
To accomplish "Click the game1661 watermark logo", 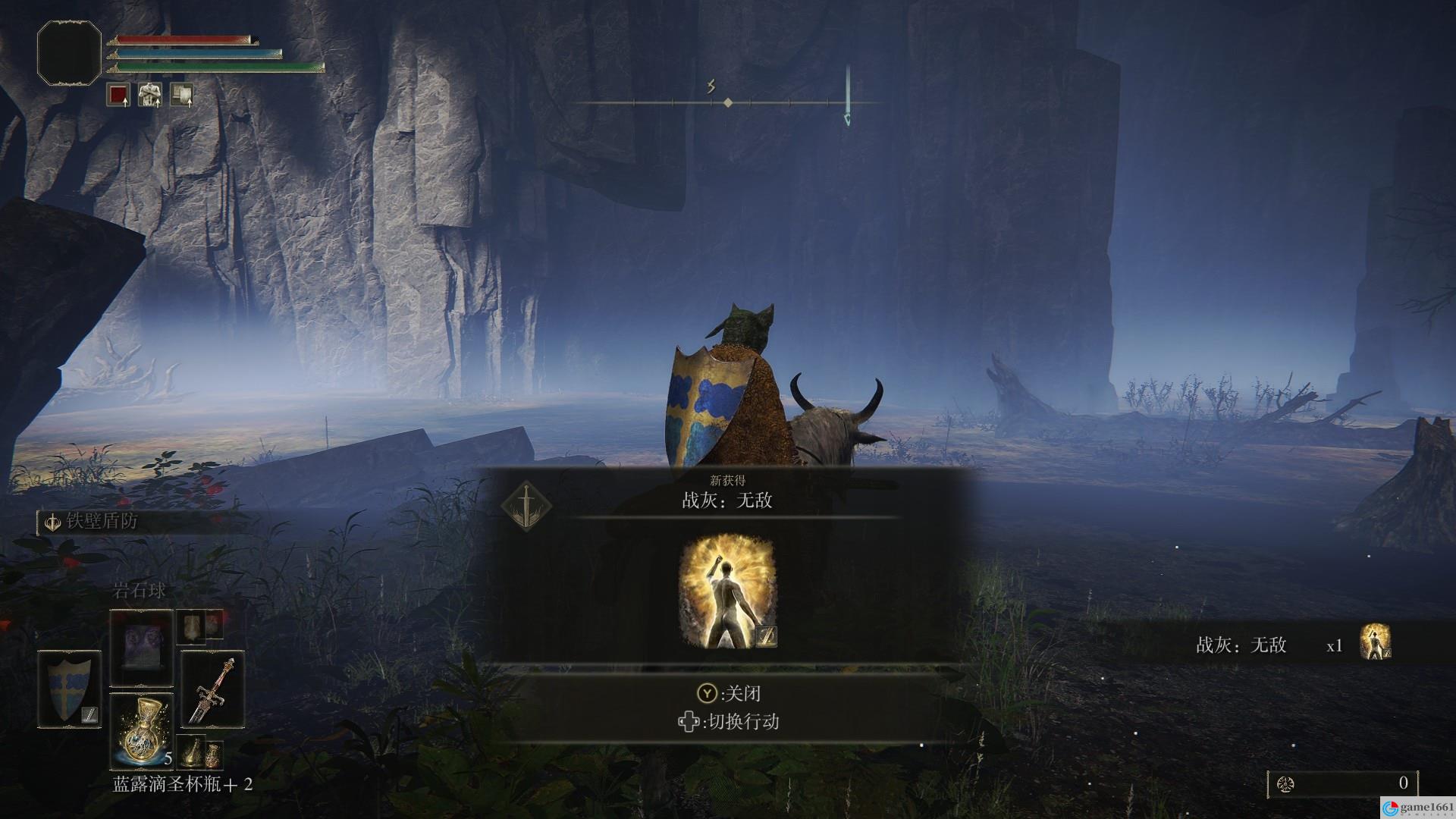I will (x=1417, y=808).
